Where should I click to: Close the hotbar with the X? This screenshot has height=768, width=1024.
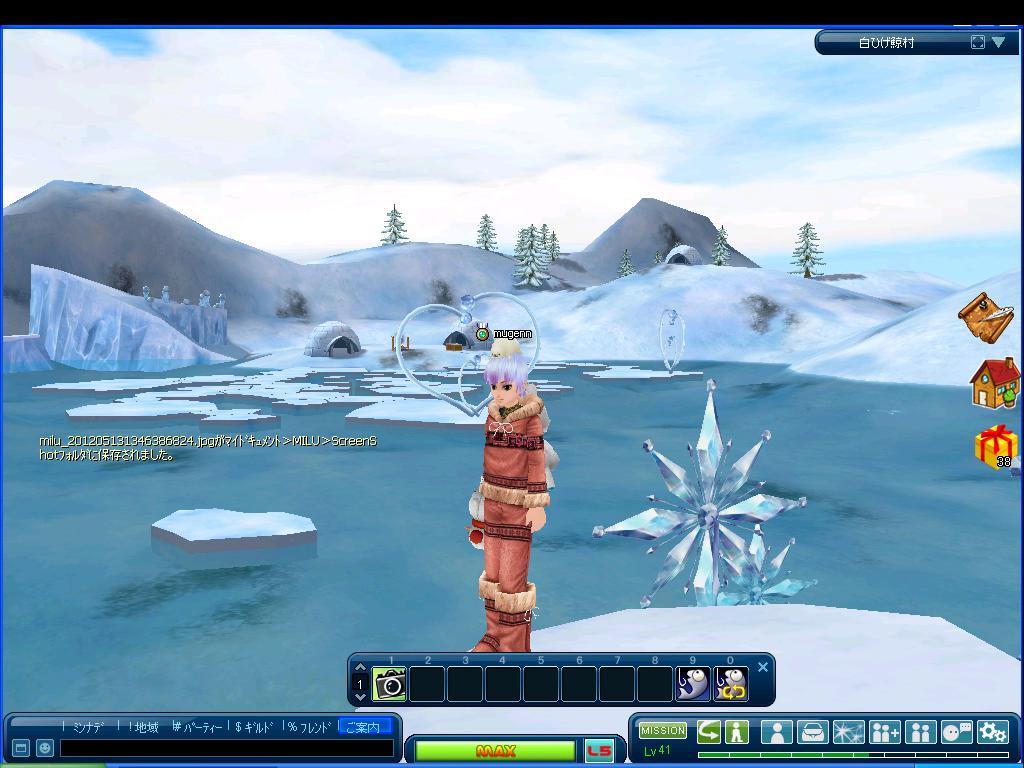pyautogui.click(x=763, y=667)
